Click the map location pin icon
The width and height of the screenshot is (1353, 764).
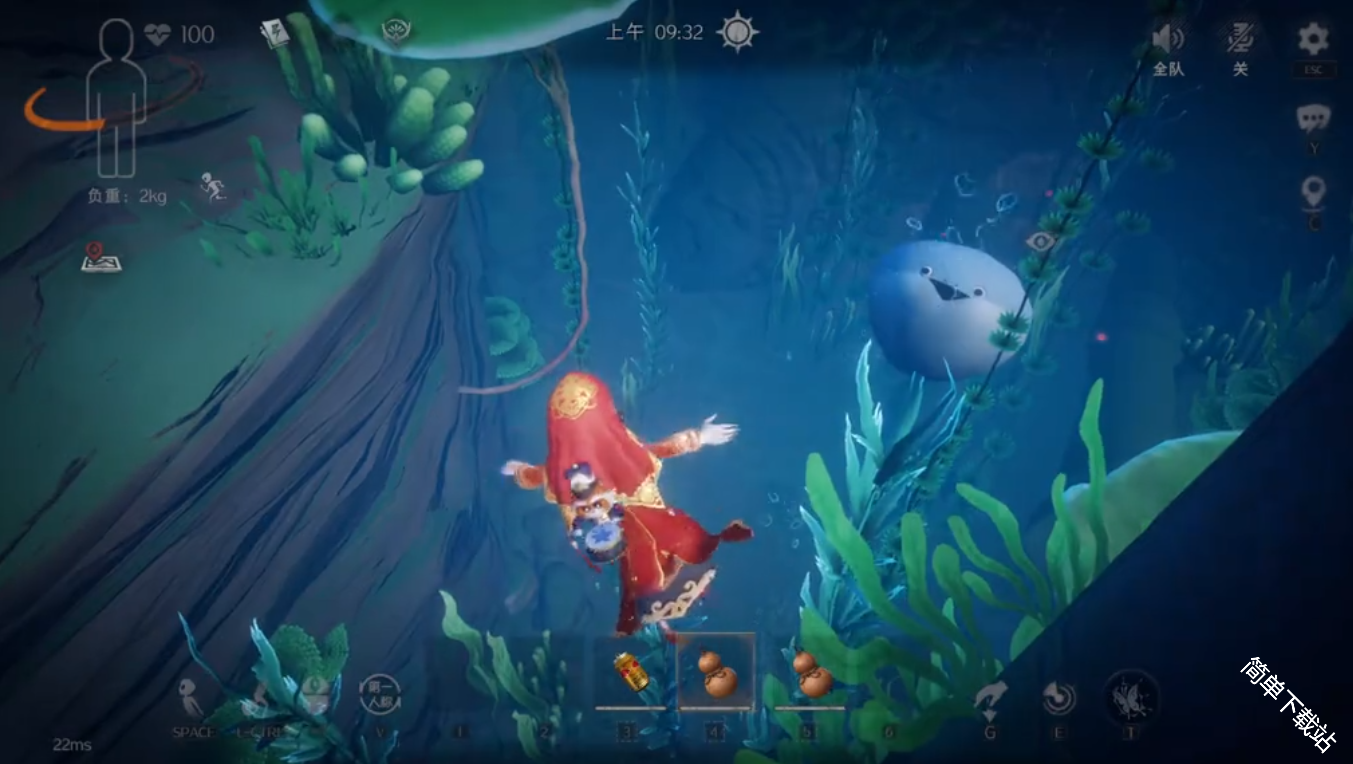pyautogui.click(x=1313, y=191)
